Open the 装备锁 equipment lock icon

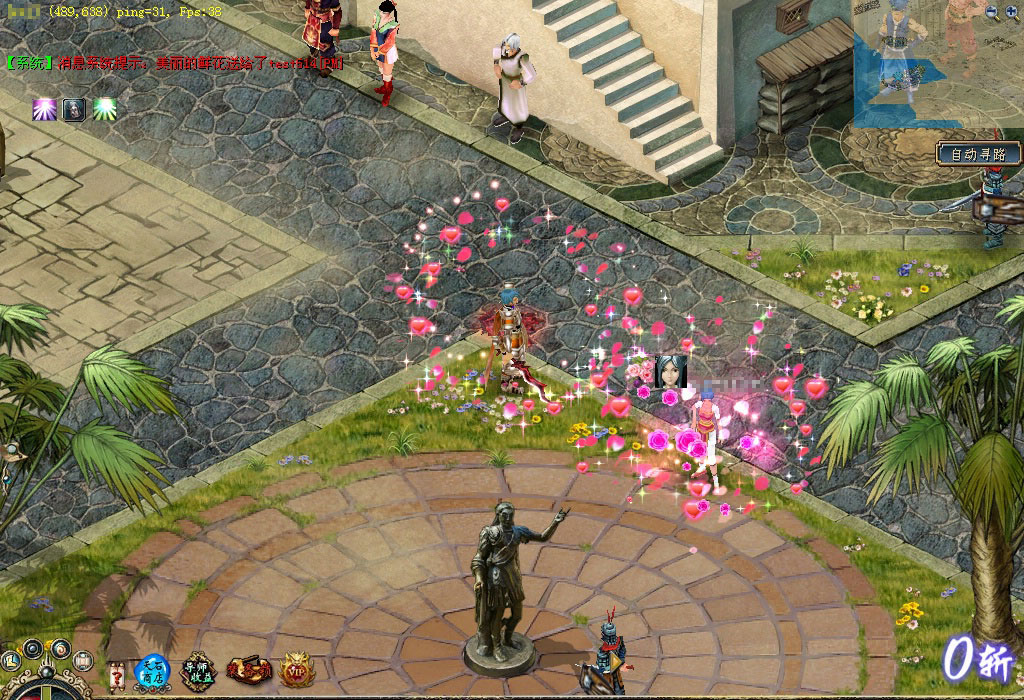tap(249, 670)
